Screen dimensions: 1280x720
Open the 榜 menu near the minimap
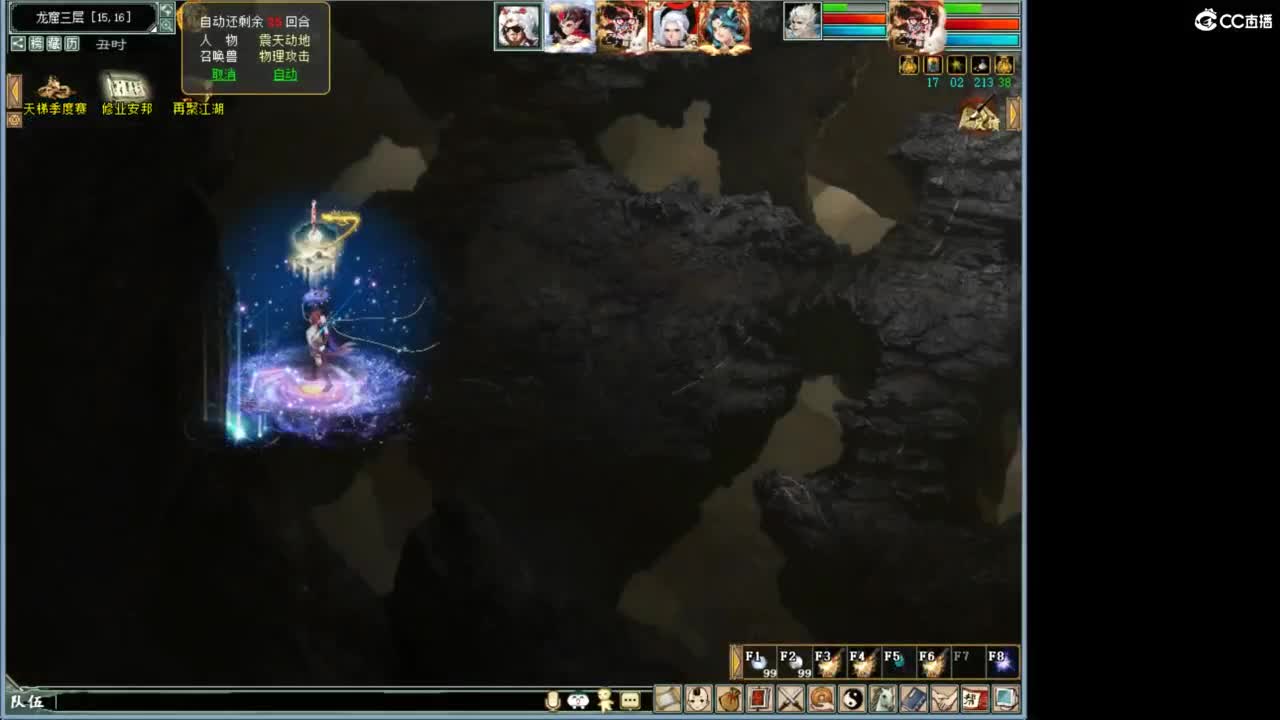[x=35, y=44]
